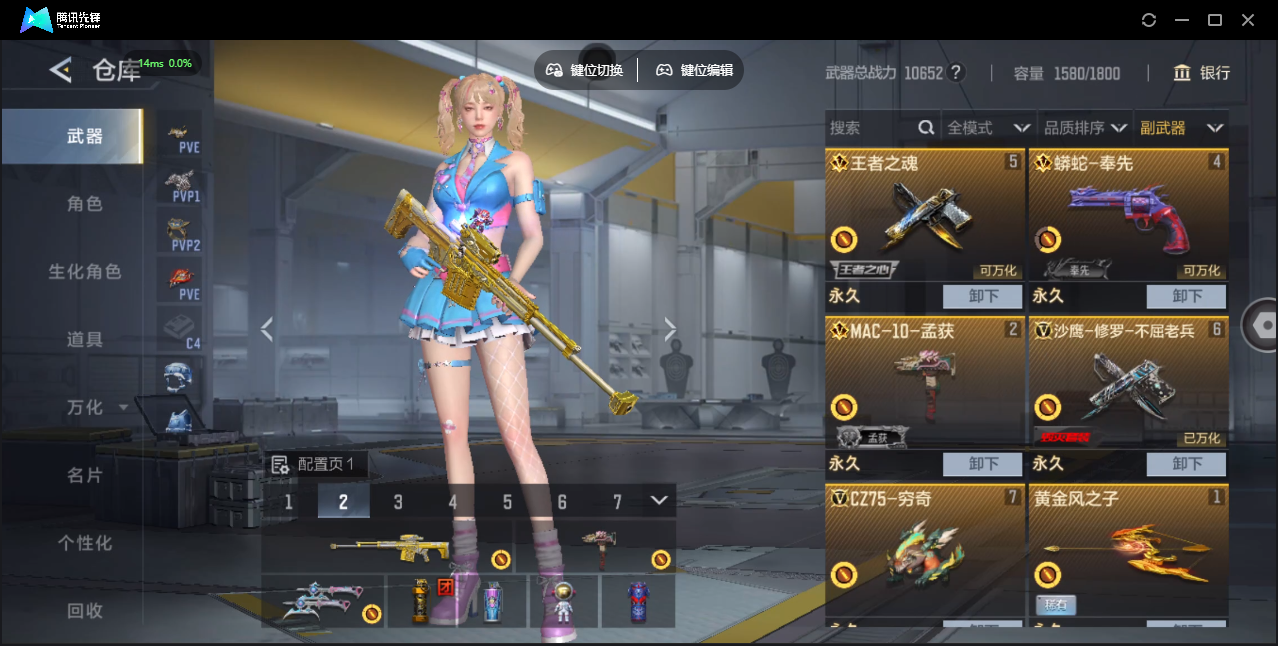
Task: Switch to the 角色 character category
Action: pos(85,204)
